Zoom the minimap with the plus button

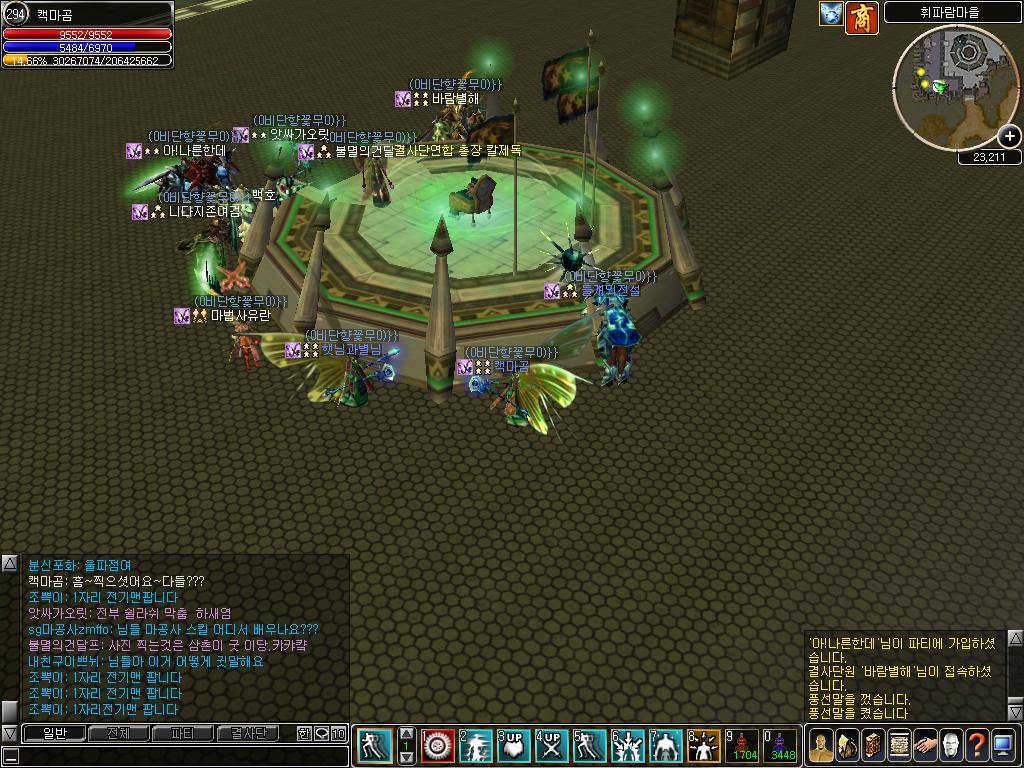[x=1009, y=136]
